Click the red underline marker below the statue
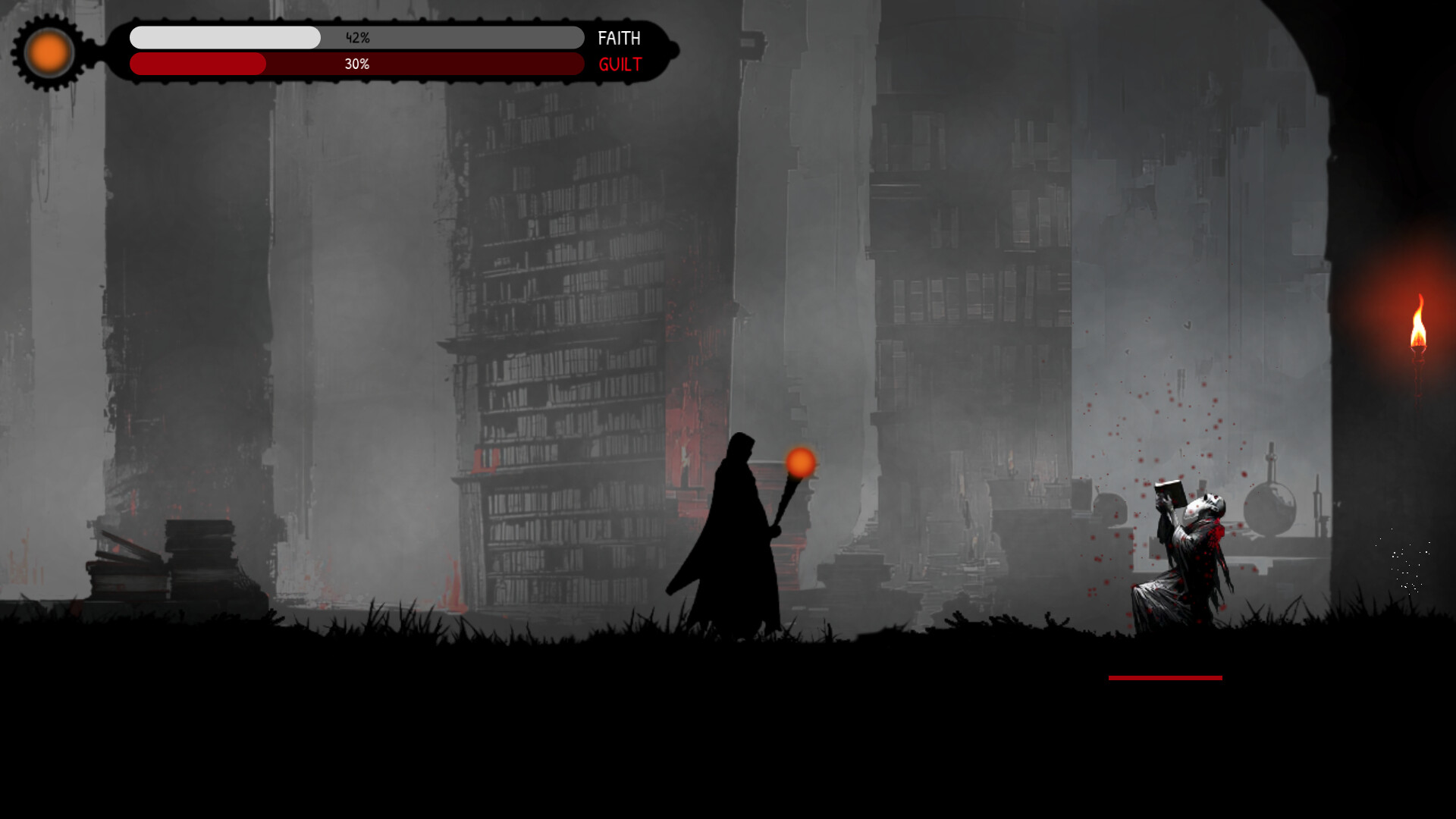The width and height of the screenshot is (1456, 819). [x=1166, y=677]
